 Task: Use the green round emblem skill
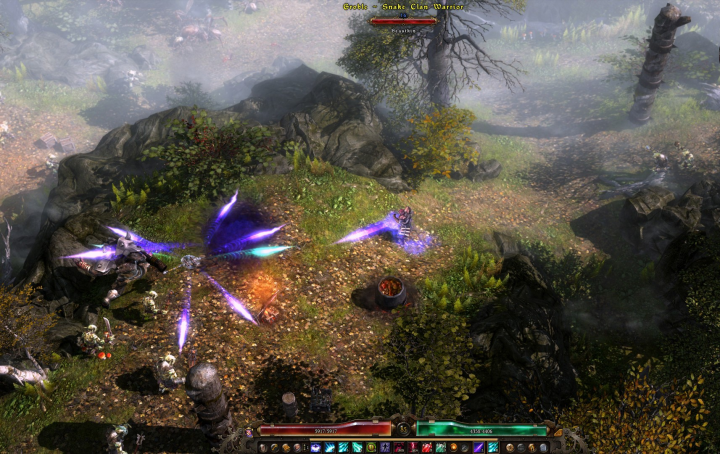[x=371, y=447]
